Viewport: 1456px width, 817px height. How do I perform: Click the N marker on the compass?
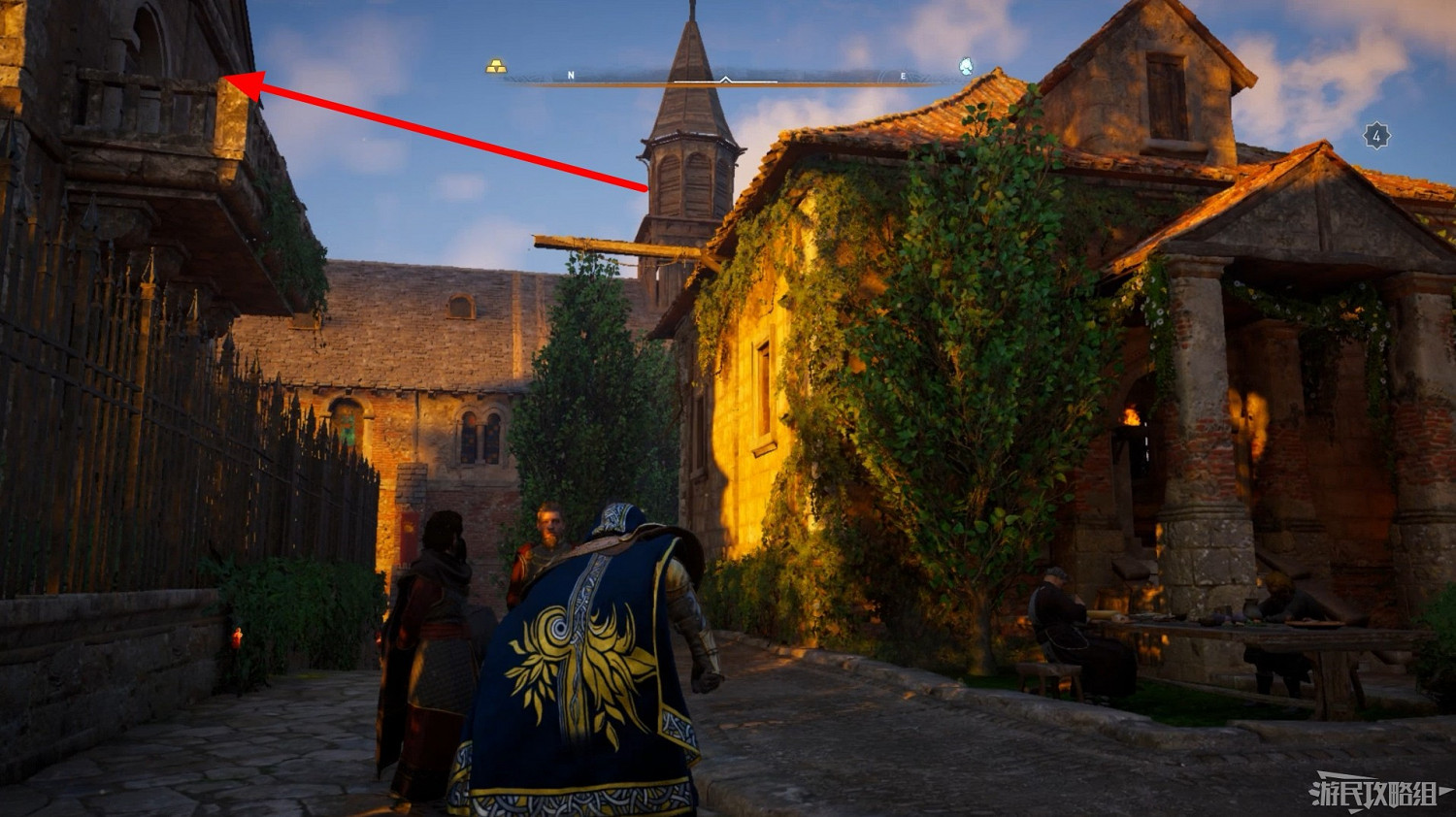570,73
